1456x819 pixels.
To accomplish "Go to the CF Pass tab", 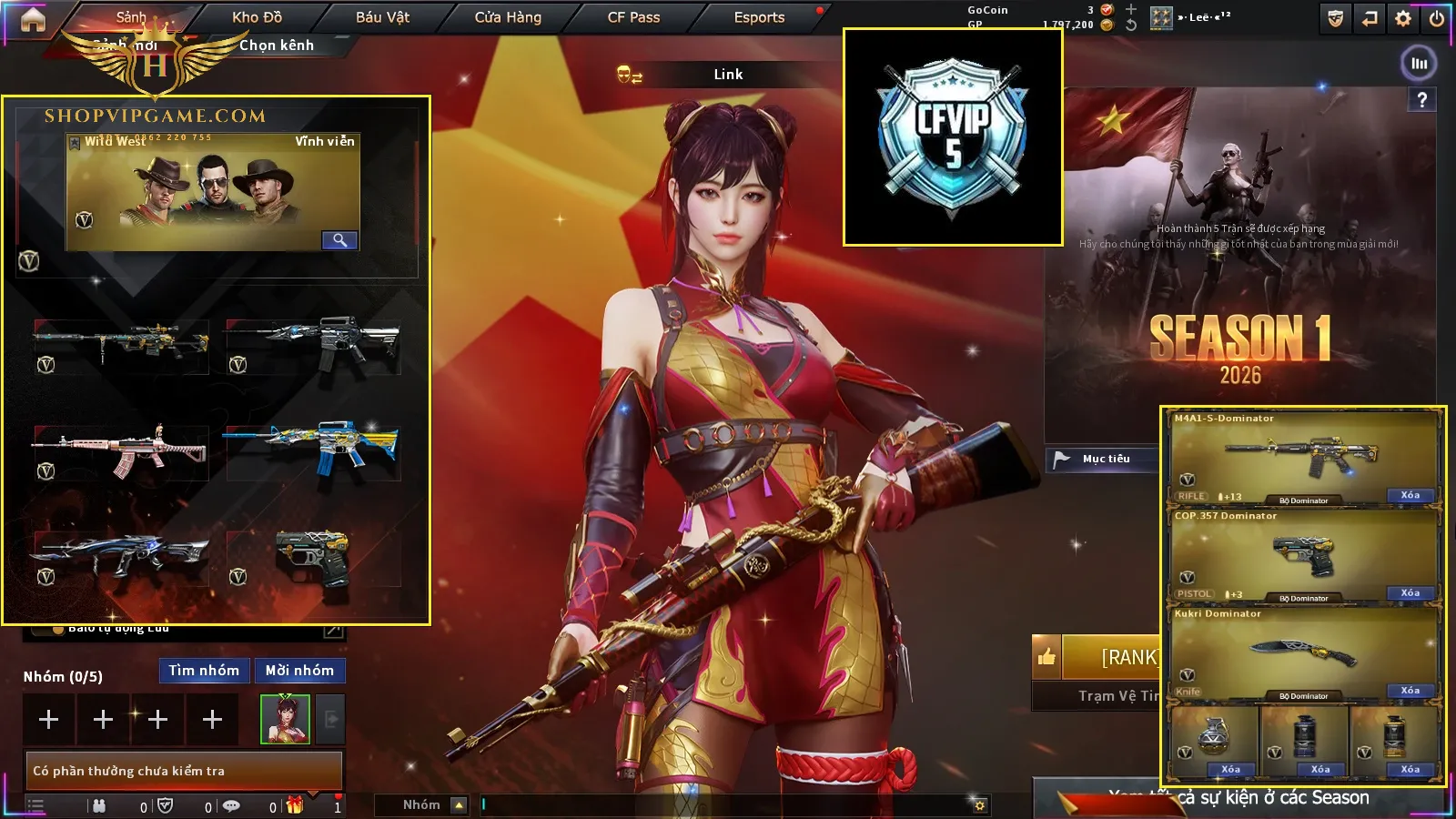I will (x=633, y=17).
